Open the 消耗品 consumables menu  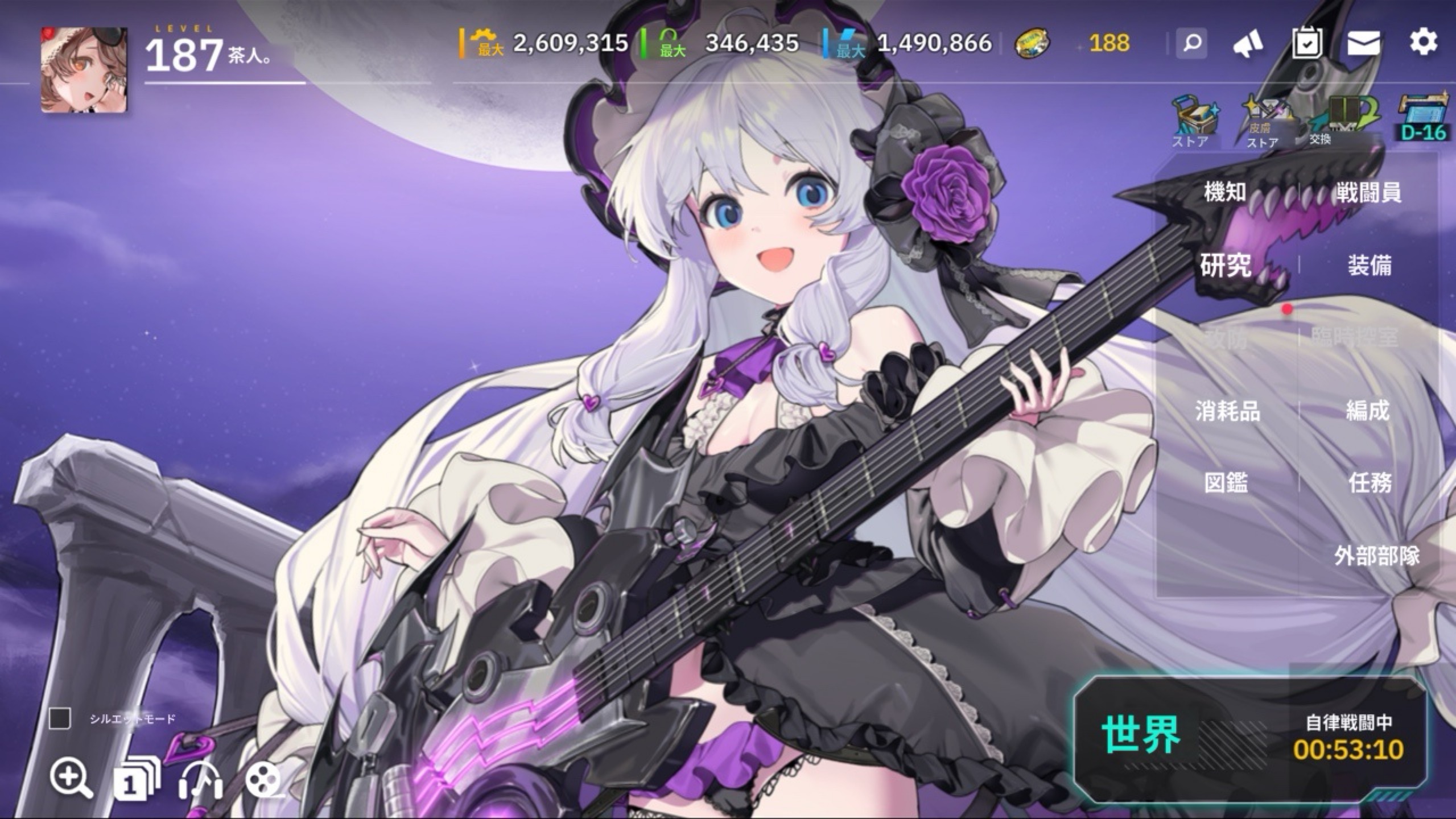point(1227,411)
